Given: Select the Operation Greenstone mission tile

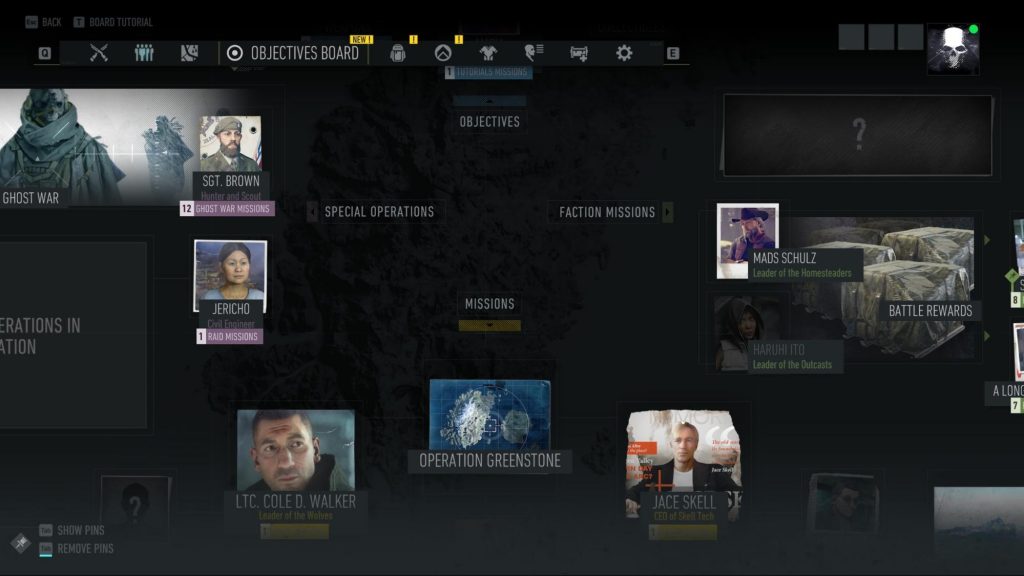Looking at the screenshot, I should (489, 420).
